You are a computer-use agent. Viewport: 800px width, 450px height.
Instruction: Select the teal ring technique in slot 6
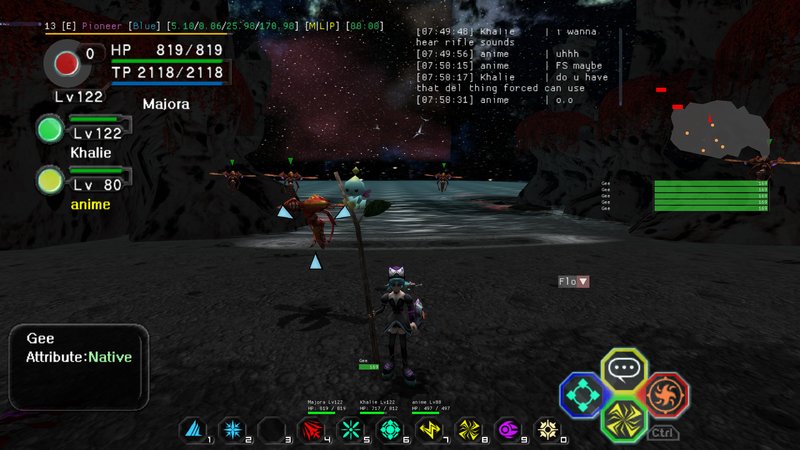tap(390, 430)
